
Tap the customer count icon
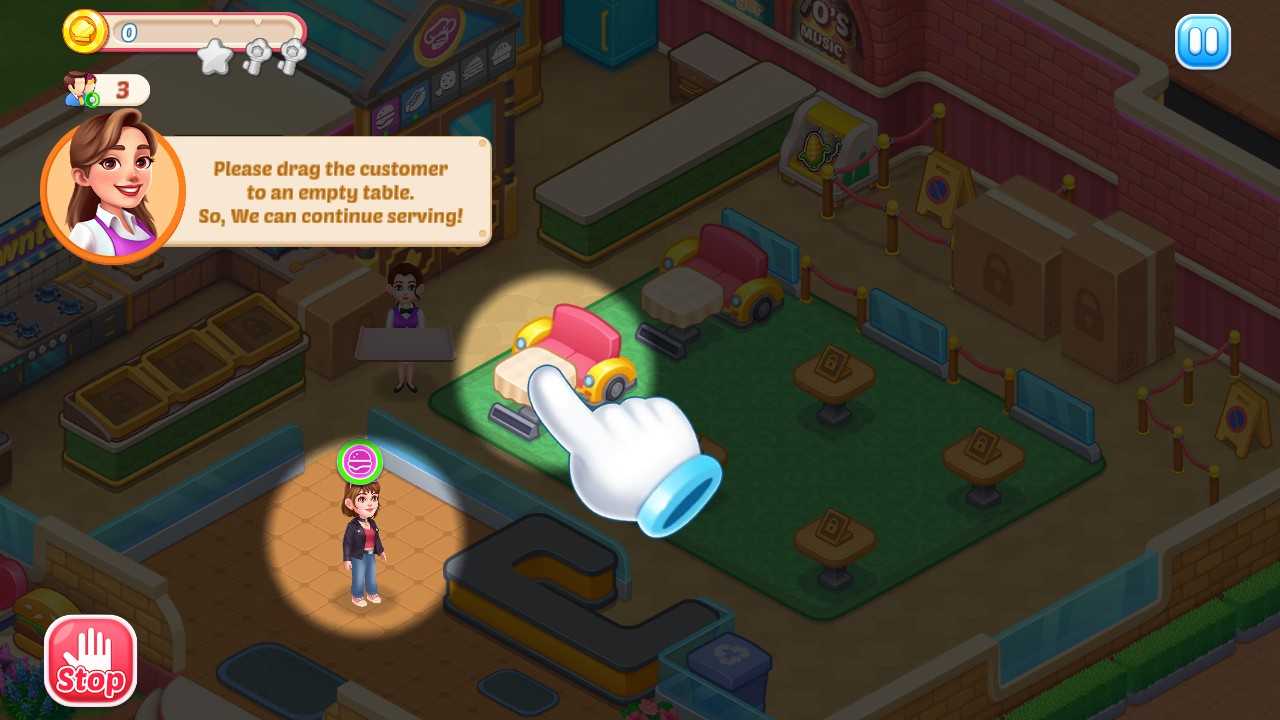coord(78,89)
